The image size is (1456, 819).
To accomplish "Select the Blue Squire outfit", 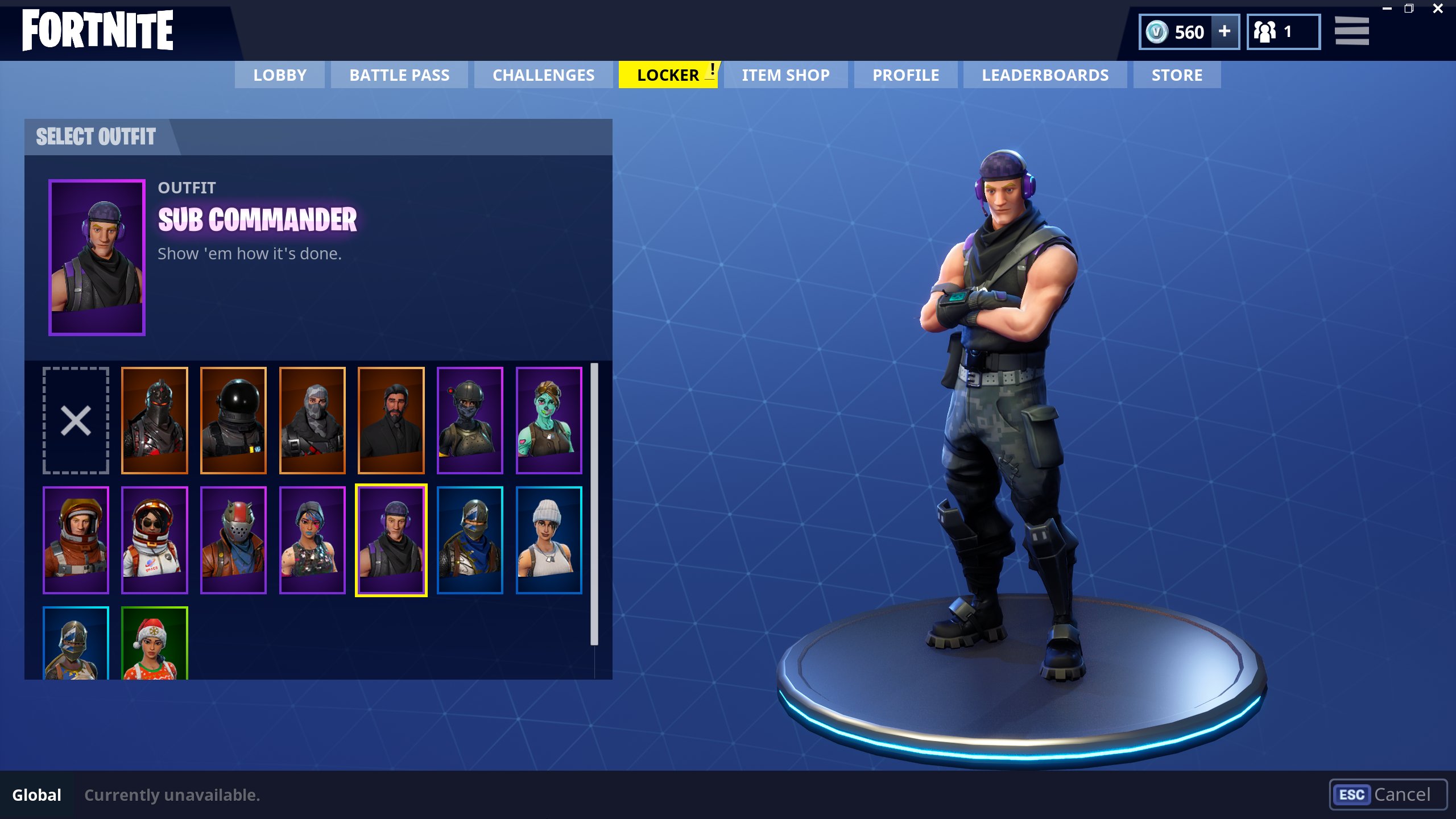I will tap(471, 537).
